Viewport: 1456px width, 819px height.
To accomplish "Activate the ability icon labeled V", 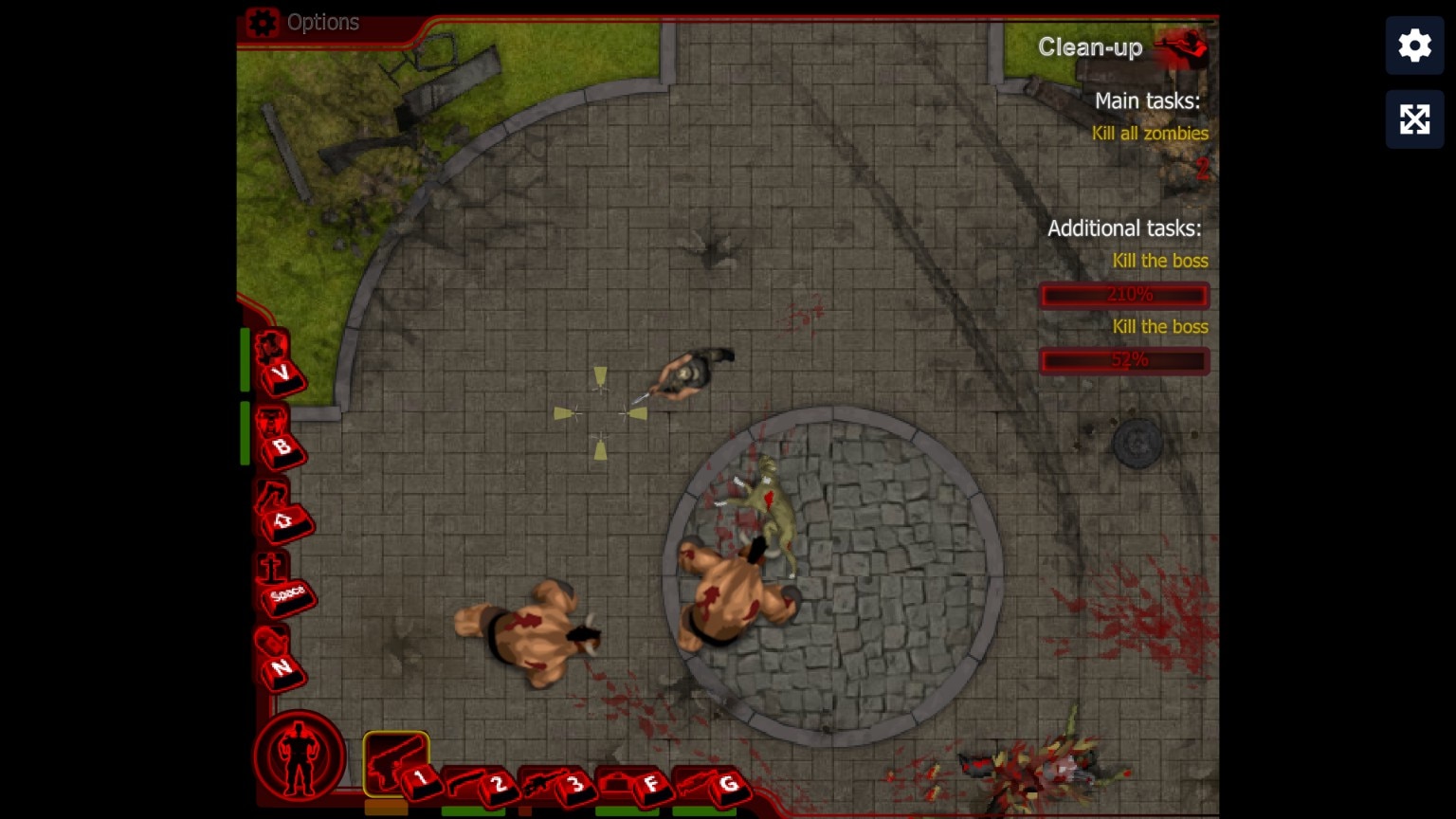I will pos(276,361).
